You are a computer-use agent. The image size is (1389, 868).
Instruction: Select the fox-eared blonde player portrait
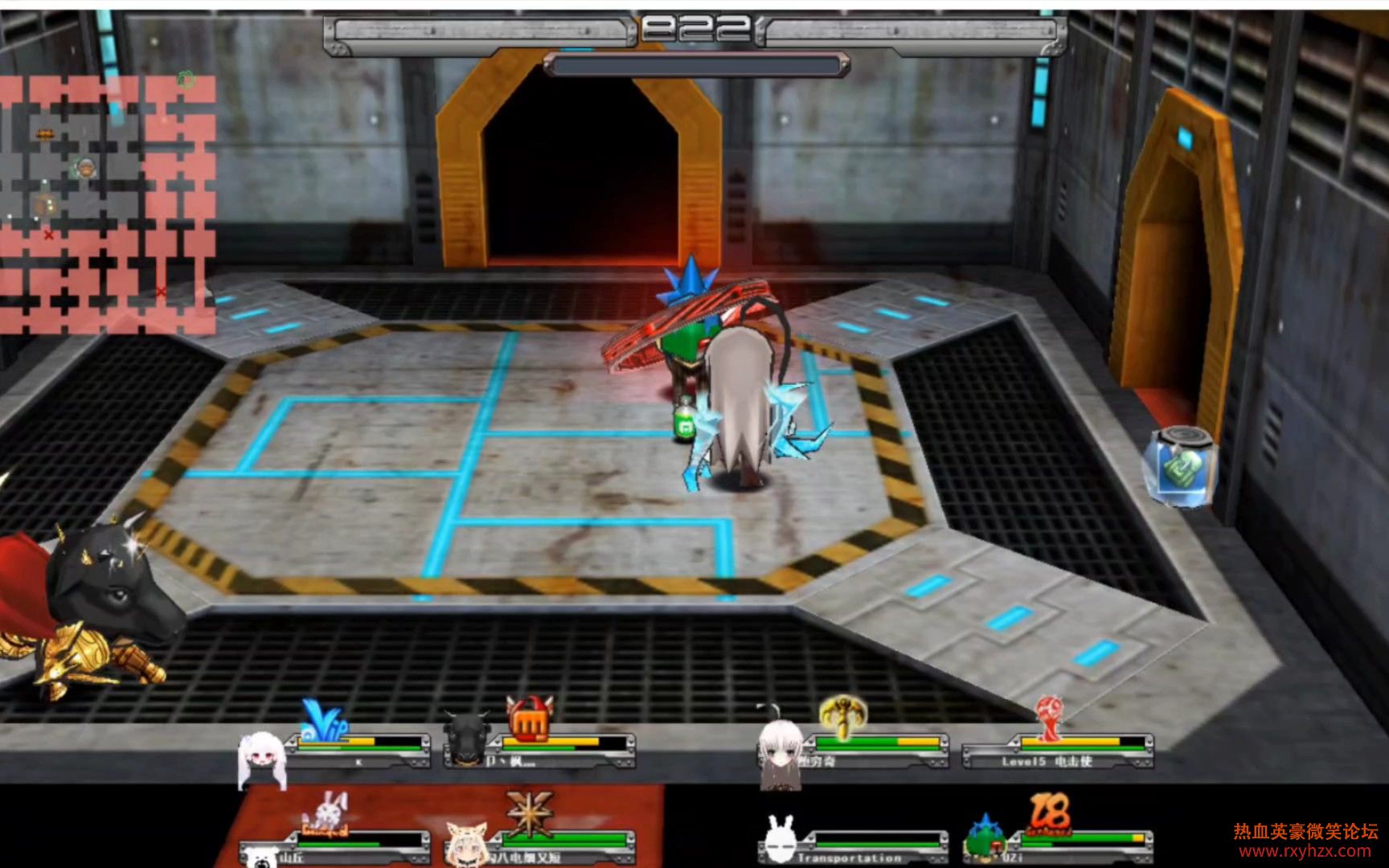(465, 844)
